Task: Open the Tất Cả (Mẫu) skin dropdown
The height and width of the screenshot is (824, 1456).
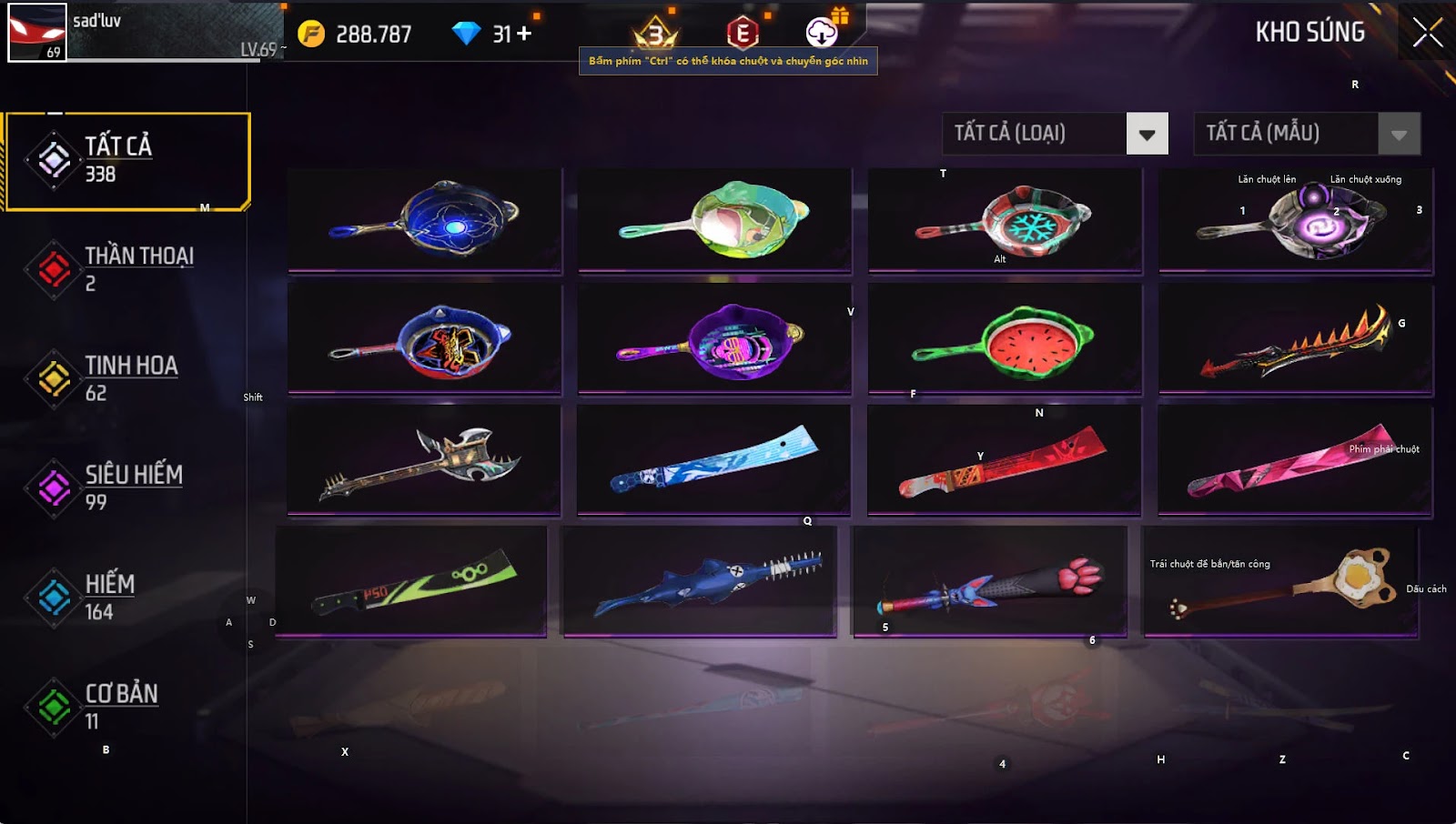Action: [x=1399, y=135]
